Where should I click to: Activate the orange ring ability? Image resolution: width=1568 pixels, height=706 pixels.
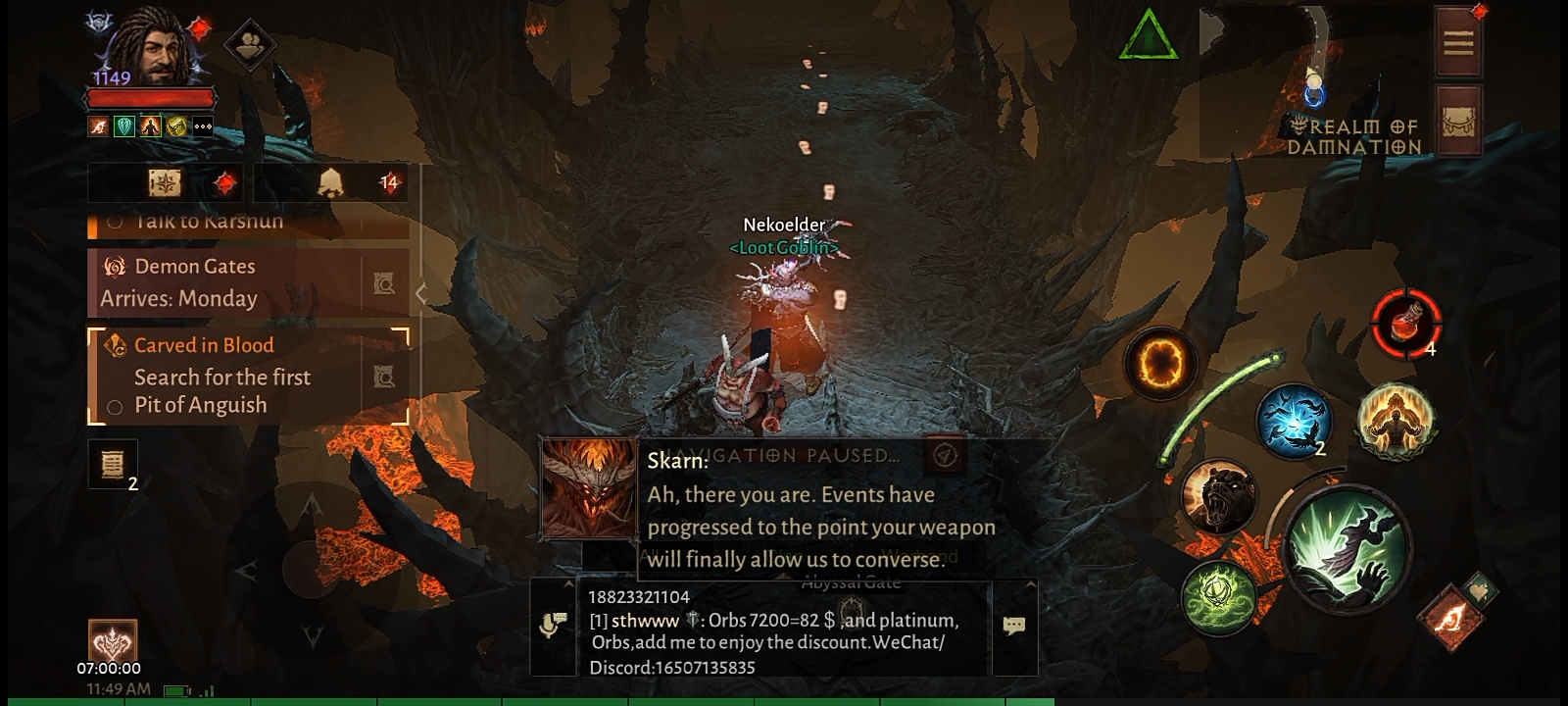(1160, 365)
